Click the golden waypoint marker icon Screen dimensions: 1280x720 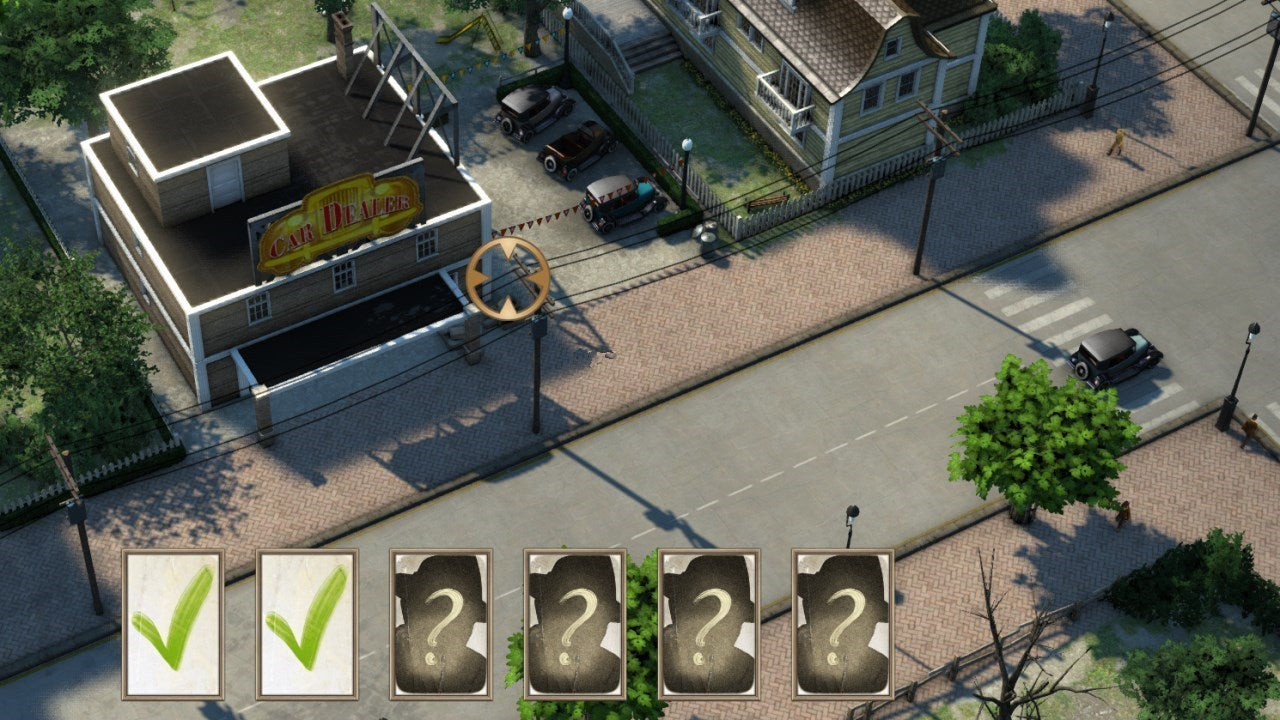pos(508,279)
